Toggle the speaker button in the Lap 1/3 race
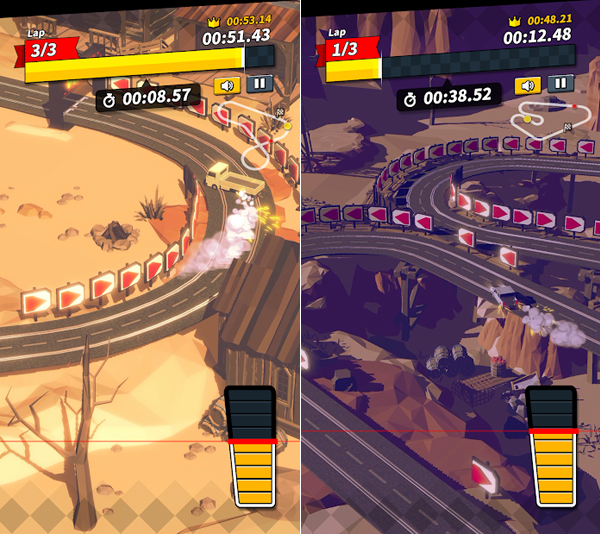This screenshot has width=600, height=534. coord(528,84)
